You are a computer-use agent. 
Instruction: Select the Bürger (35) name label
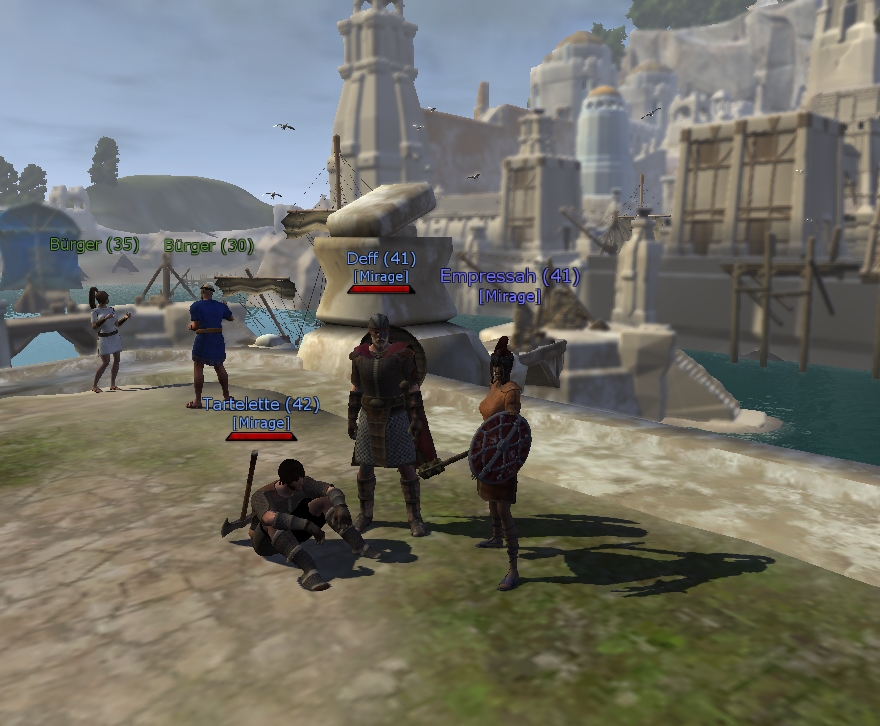[94, 245]
